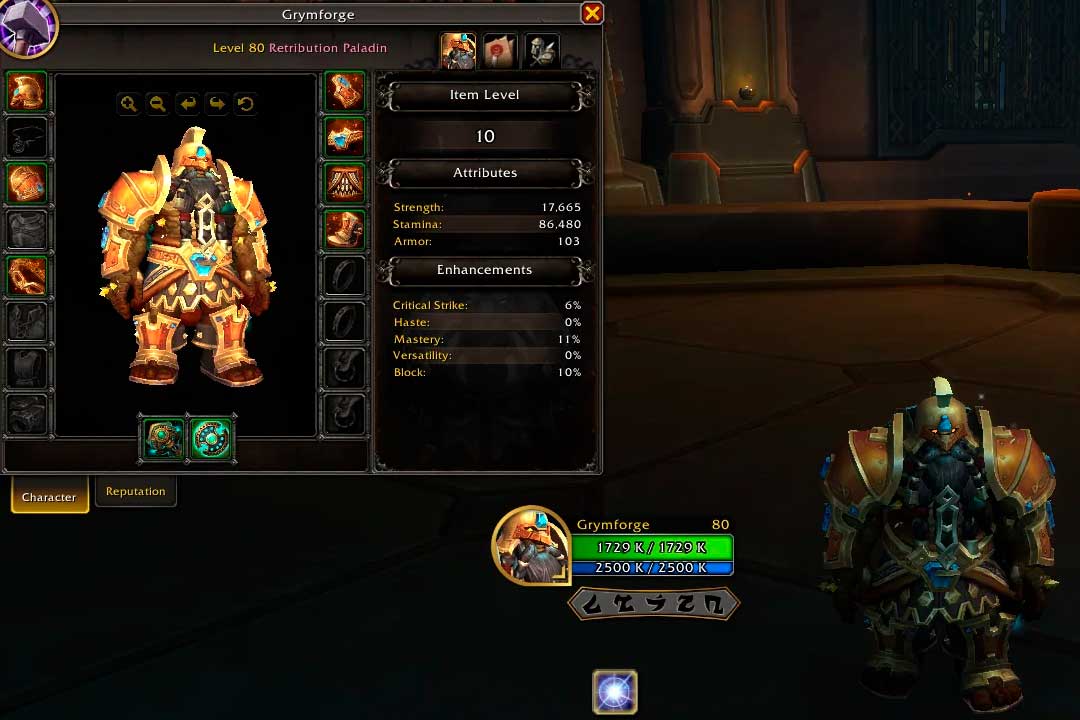Image resolution: width=1080 pixels, height=720 pixels.
Task: Select the equipped gloves slot
Action: click(345, 91)
